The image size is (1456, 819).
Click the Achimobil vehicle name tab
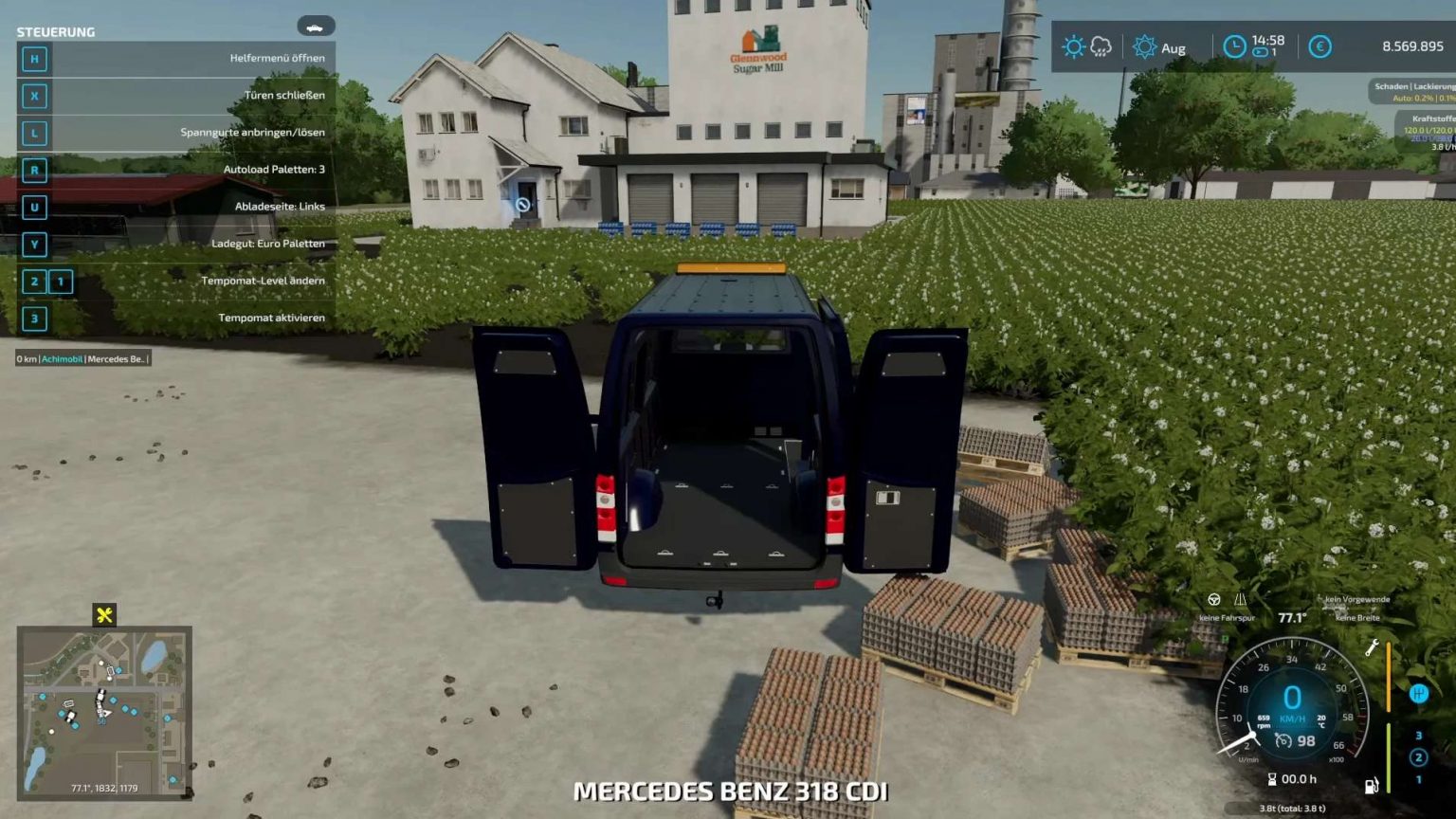(x=62, y=359)
